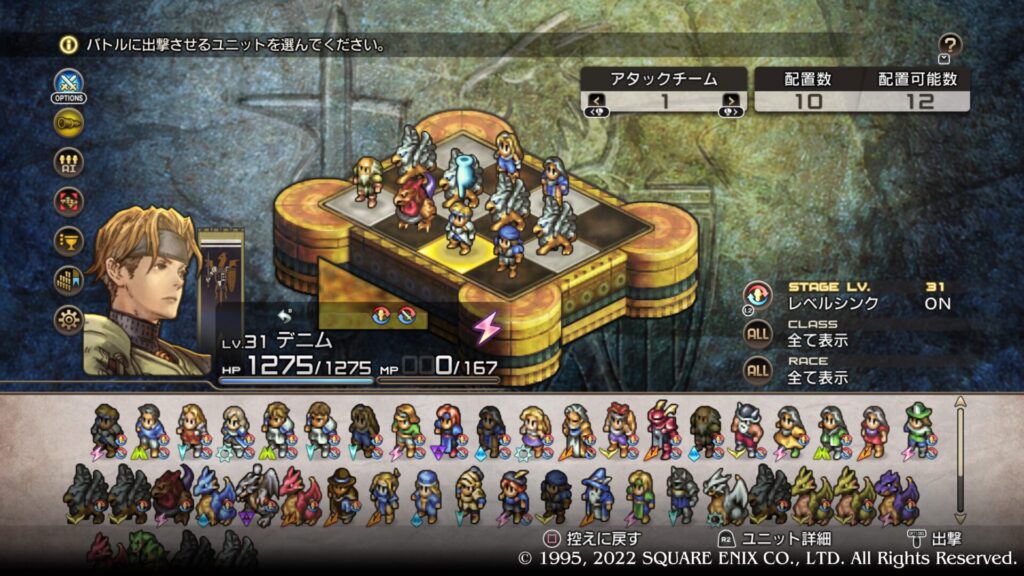
Task: Open the question mark help button
Action: 951,44
